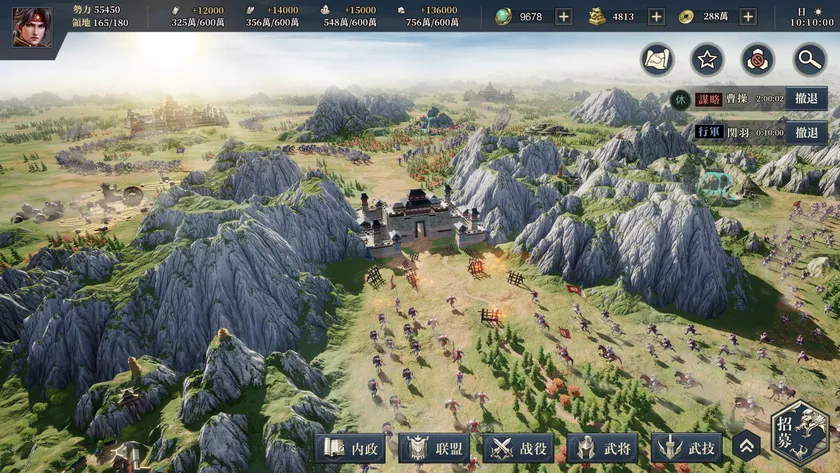Open the 联盟 alliance menu
The height and width of the screenshot is (473, 840).
pyautogui.click(x=435, y=449)
